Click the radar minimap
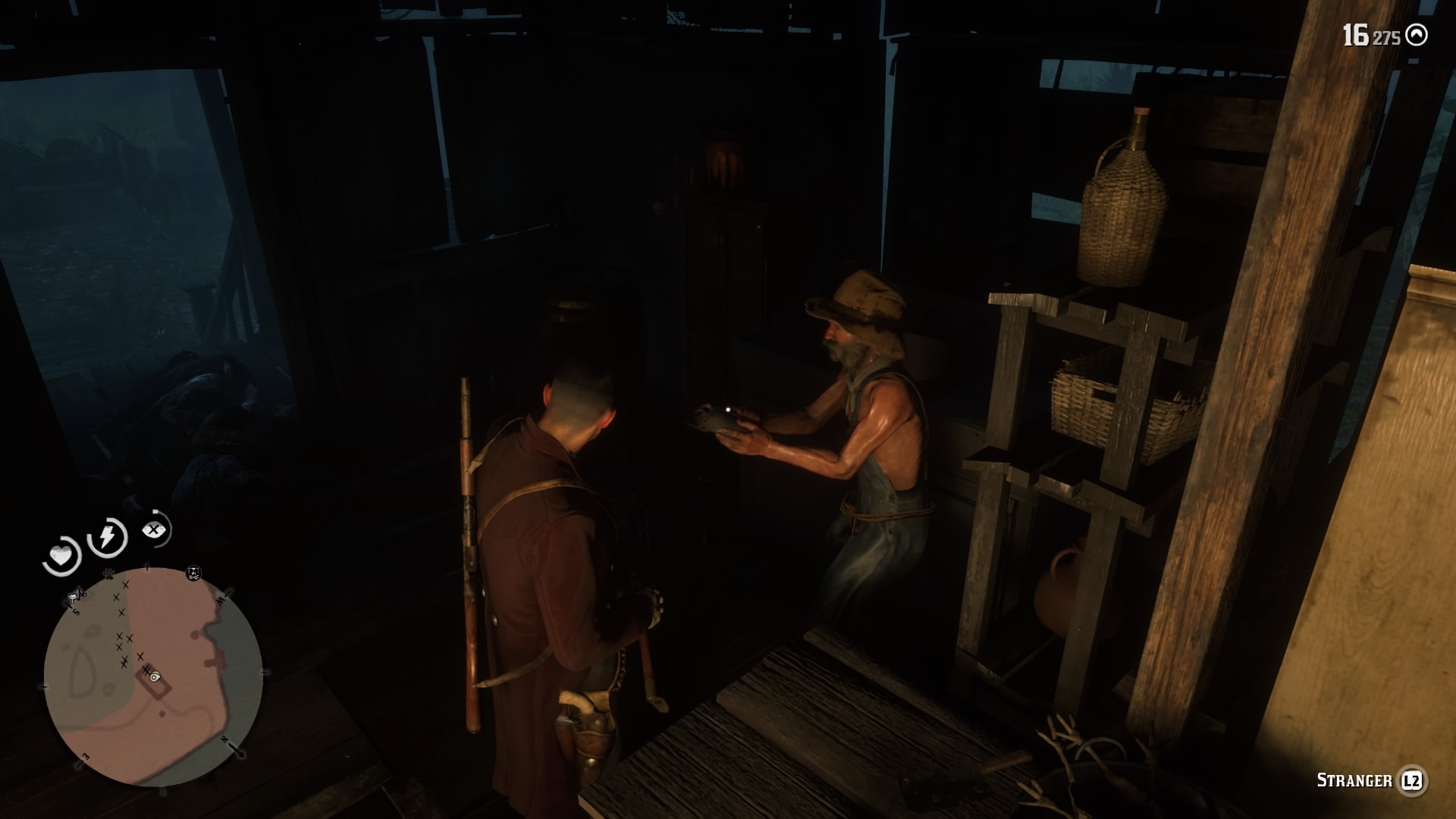The width and height of the screenshot is (1456, 819). (x=153, y=677)
